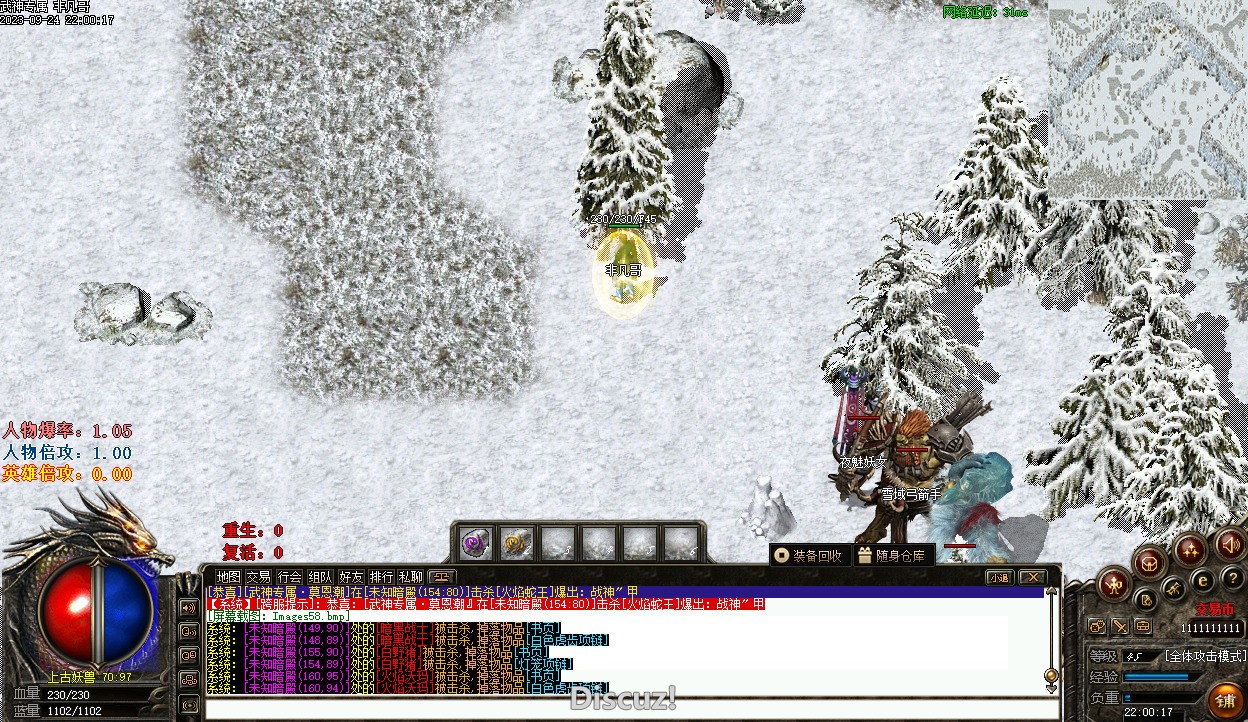This screenshot has width=1248, height=722.
Task: Switch to the 行会 (guild) tab
Action: click(289, 577)
